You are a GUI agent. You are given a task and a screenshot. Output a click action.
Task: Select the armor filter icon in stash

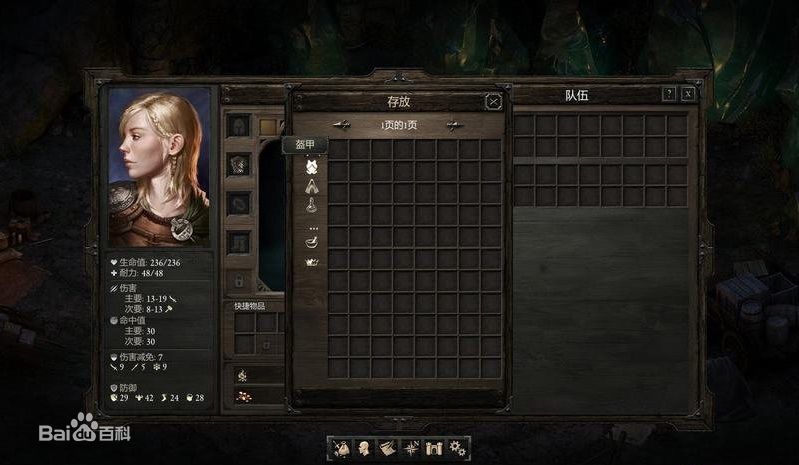(x=312, y=166)
